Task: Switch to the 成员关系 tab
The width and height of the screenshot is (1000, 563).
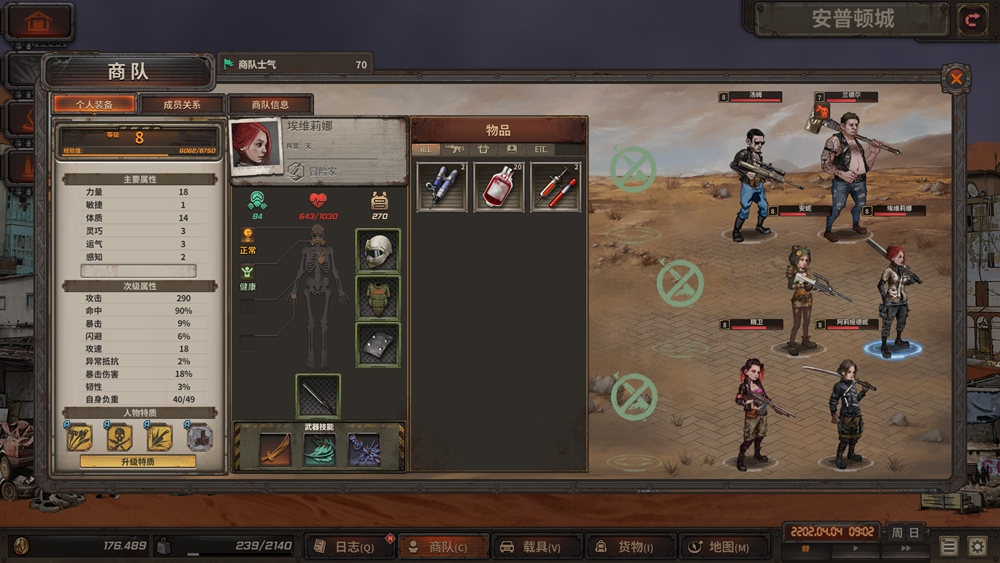Action: click(x=182, y=105)
